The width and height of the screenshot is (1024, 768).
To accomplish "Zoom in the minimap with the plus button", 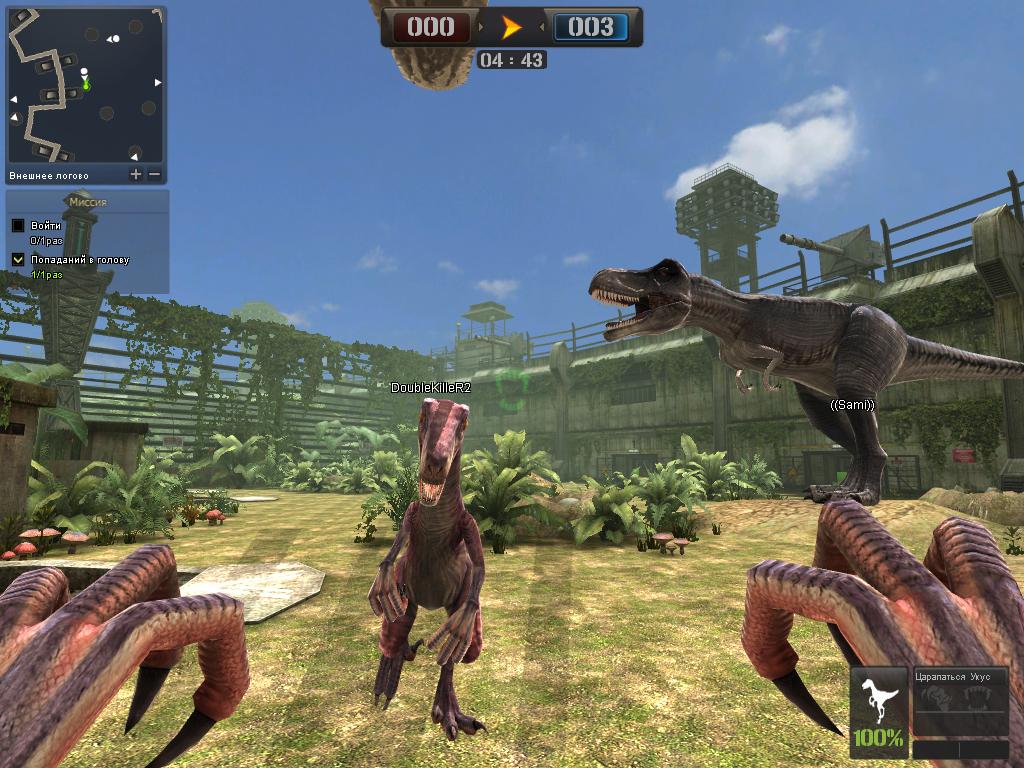I will pos(136,174).
